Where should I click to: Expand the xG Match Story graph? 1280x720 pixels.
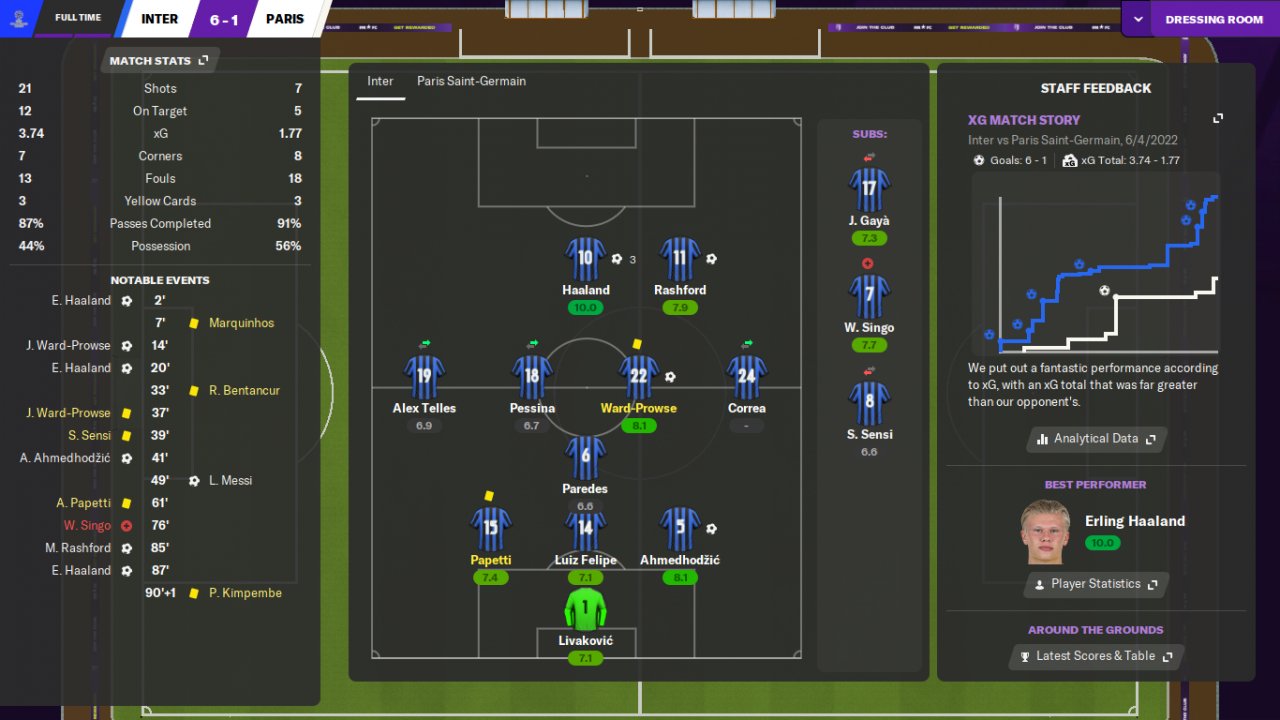[x=1218, y=119]
